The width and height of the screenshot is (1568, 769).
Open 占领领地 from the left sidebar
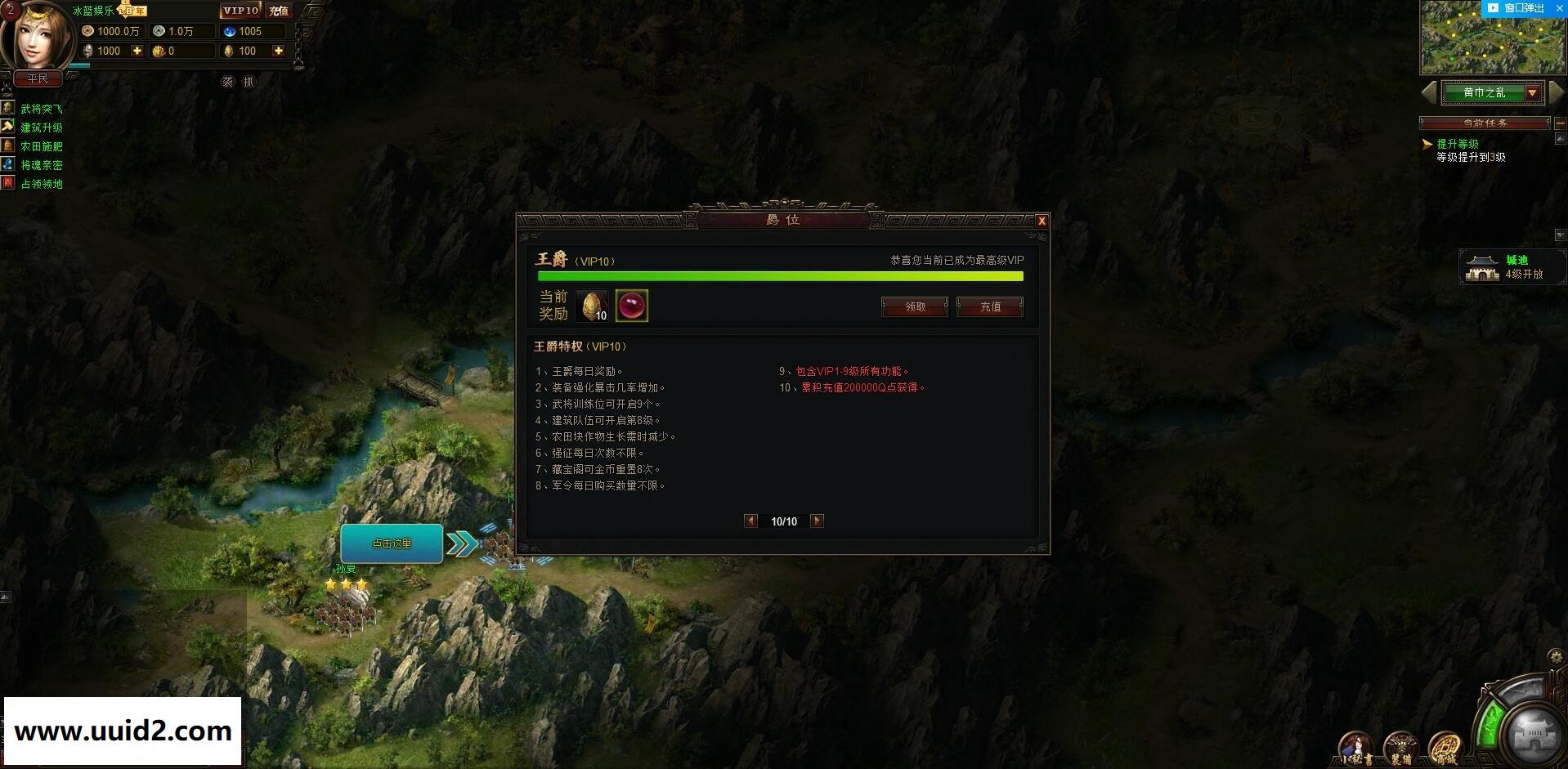[x=9, y=184]
